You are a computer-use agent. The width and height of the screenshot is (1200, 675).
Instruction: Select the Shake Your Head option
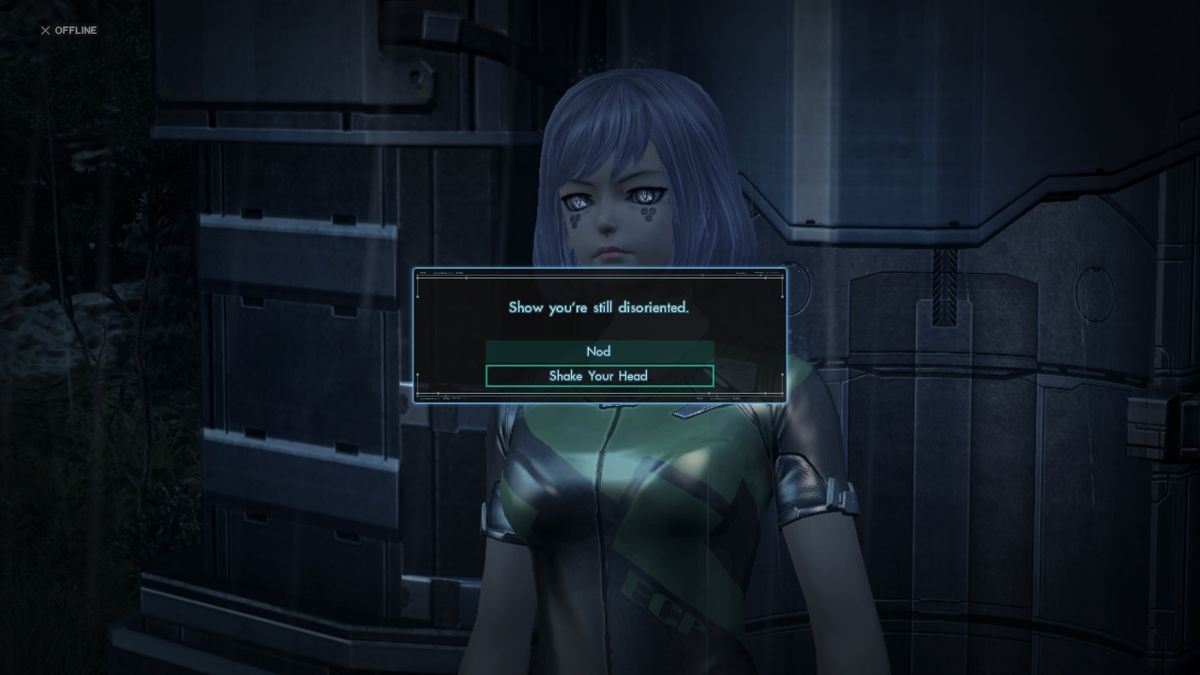[x=599, y=376]
